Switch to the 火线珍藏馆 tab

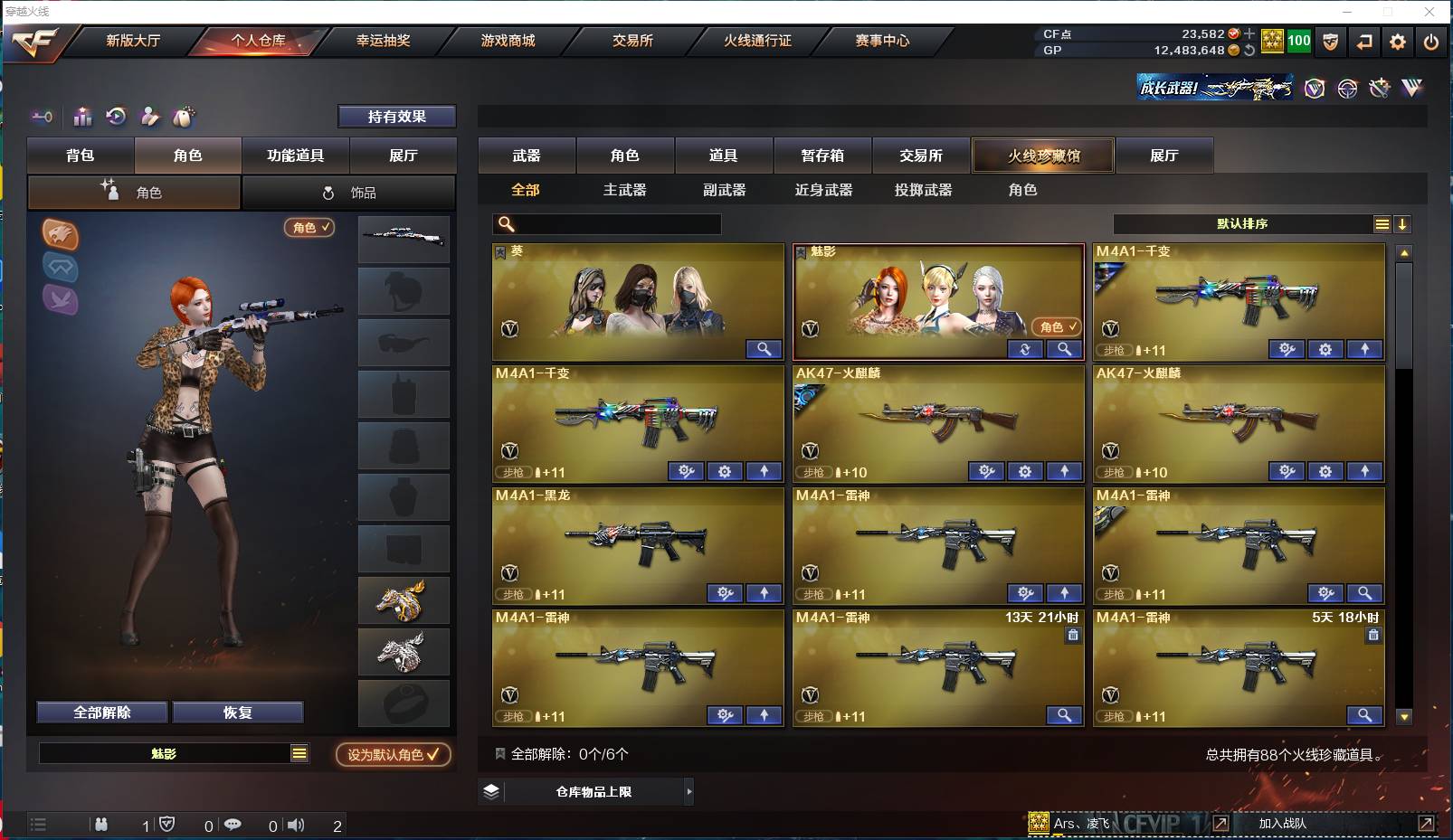tap(1043, 155)
